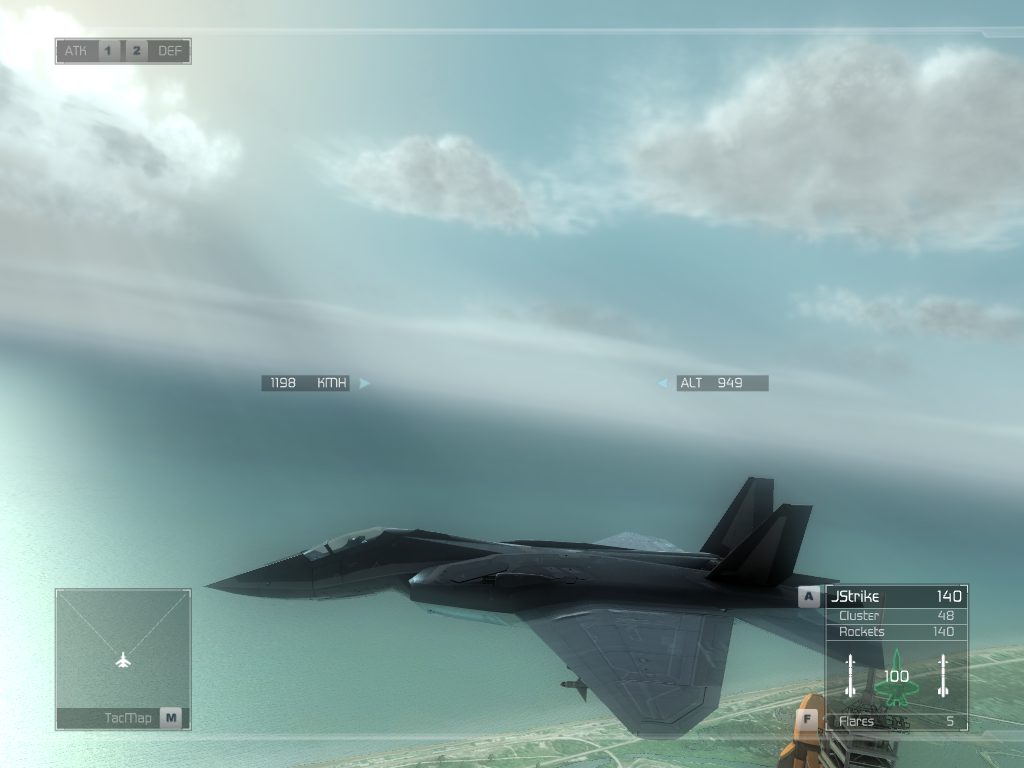Choose the Rockets weapon row
This screenshot has height=768, width=1024.
(x=895, y=632)
